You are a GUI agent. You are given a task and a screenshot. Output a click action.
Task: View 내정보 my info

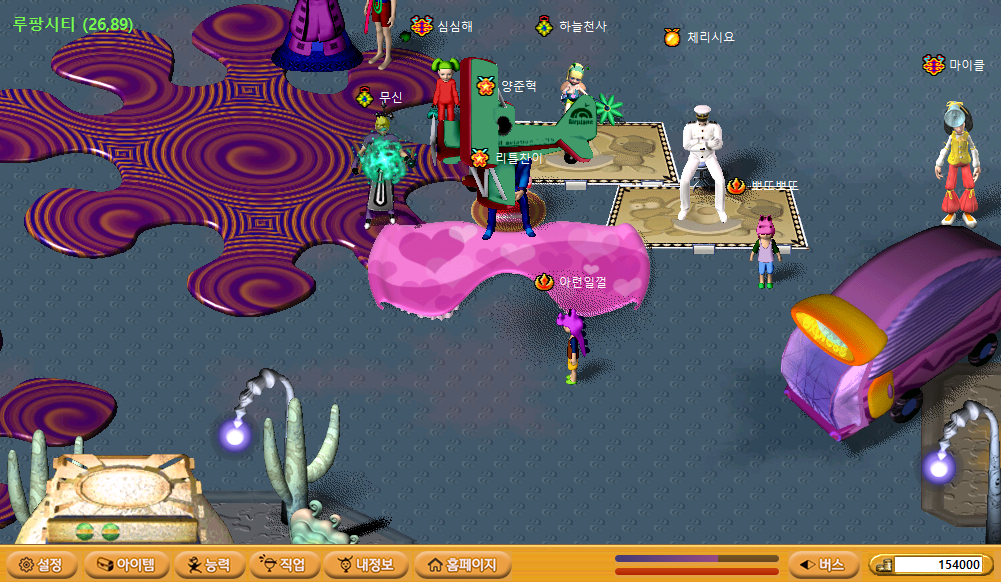366,565
